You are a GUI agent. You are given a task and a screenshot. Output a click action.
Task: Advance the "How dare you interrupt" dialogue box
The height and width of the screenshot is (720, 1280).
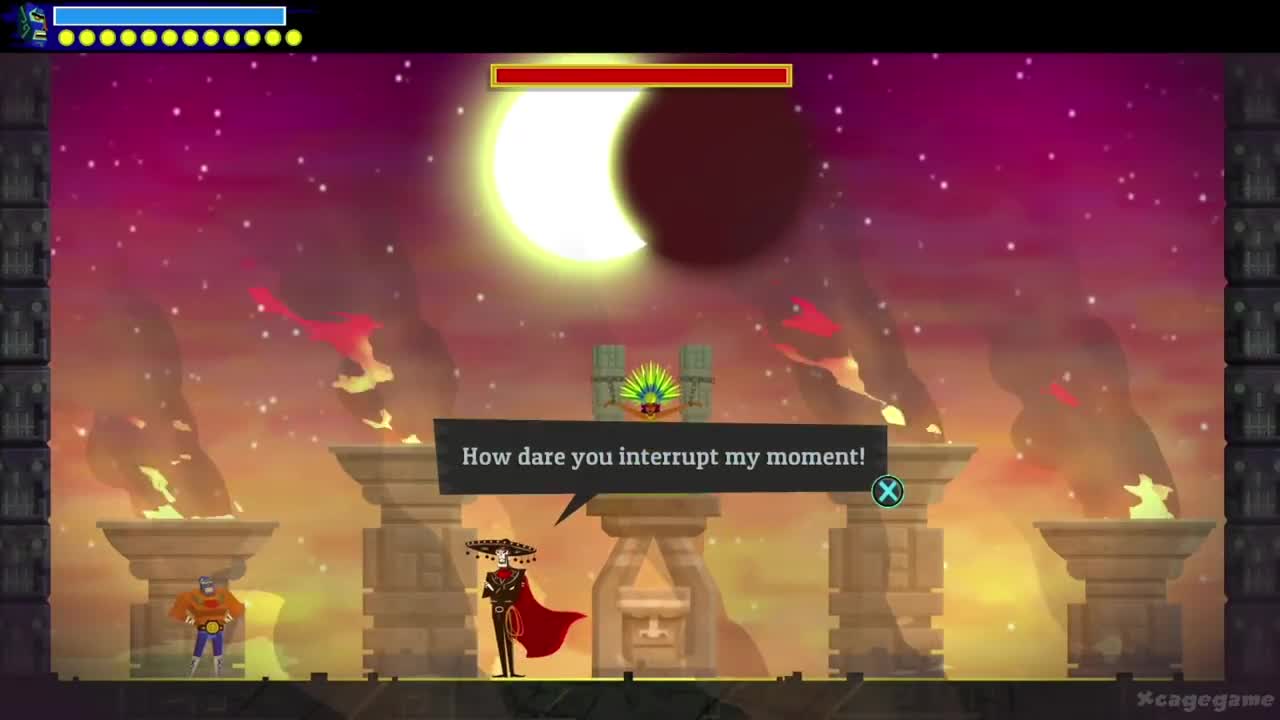(x=887, y=491)
